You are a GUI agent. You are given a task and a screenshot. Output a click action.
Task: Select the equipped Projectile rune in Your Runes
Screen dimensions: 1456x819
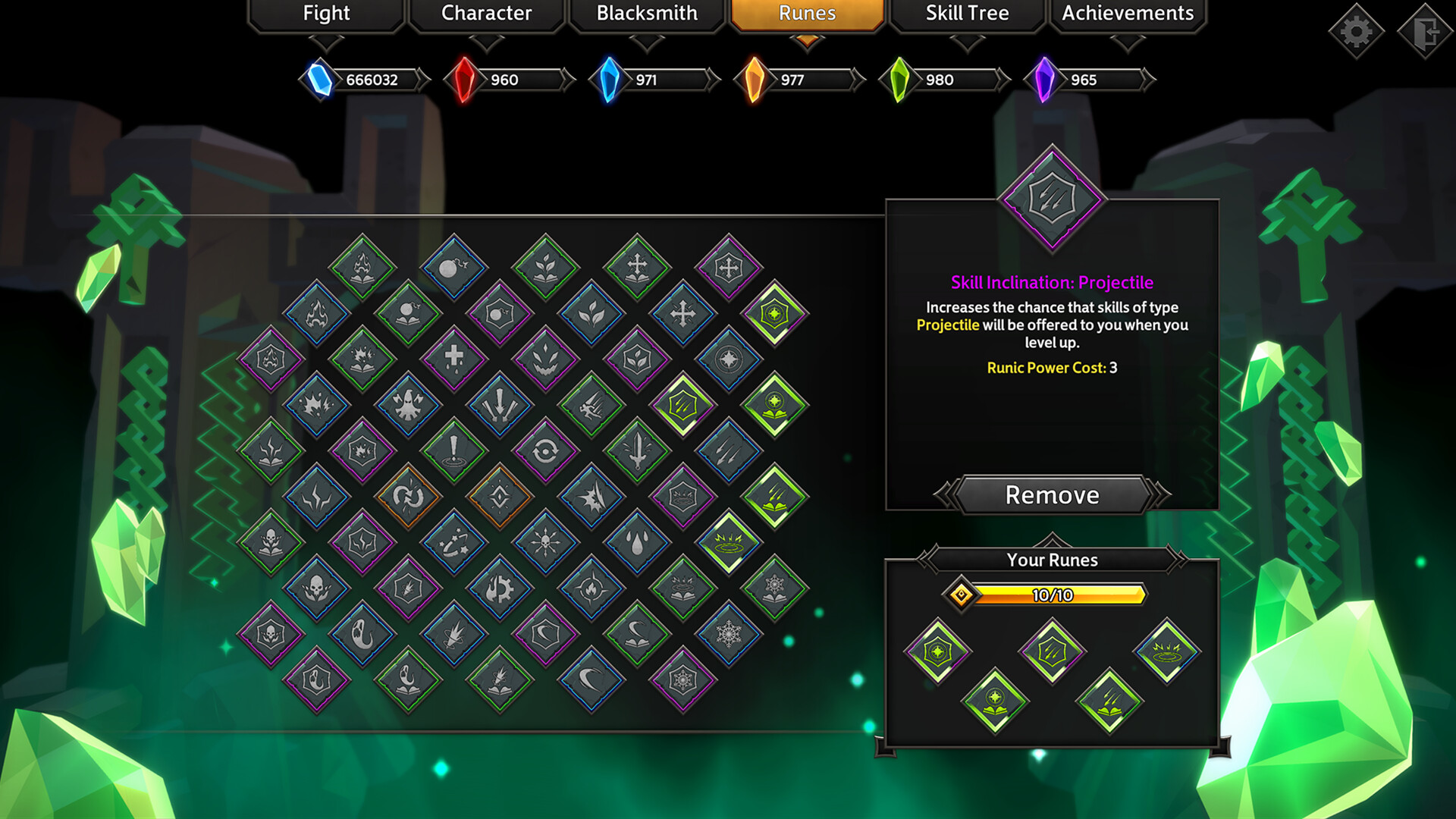point(1053,650)
